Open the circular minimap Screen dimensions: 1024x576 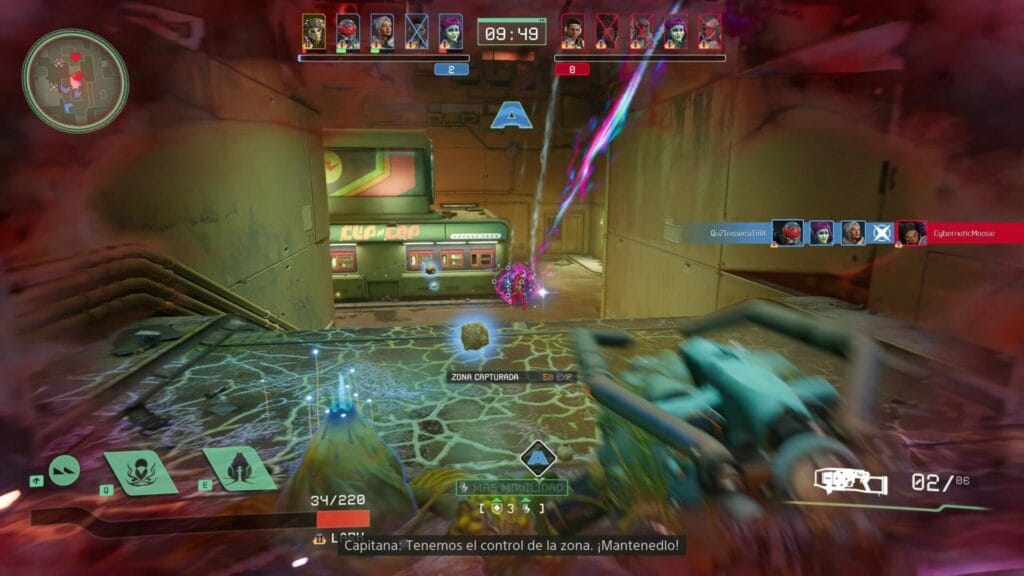(75, 80)
